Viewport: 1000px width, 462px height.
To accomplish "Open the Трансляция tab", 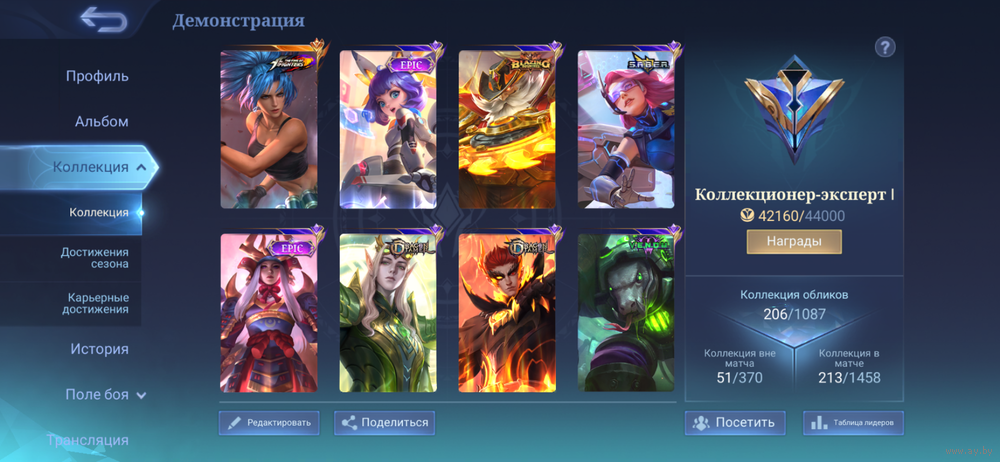I will [x=88, y=440].
